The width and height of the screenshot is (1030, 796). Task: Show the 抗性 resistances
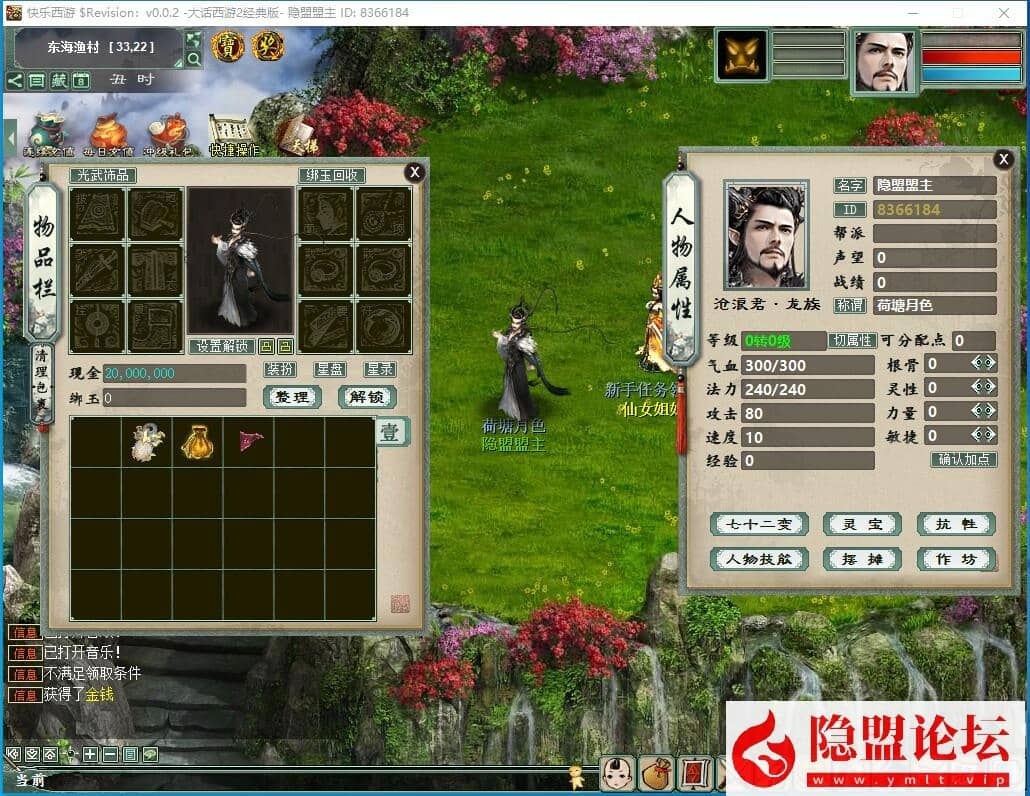click(957, 525)
